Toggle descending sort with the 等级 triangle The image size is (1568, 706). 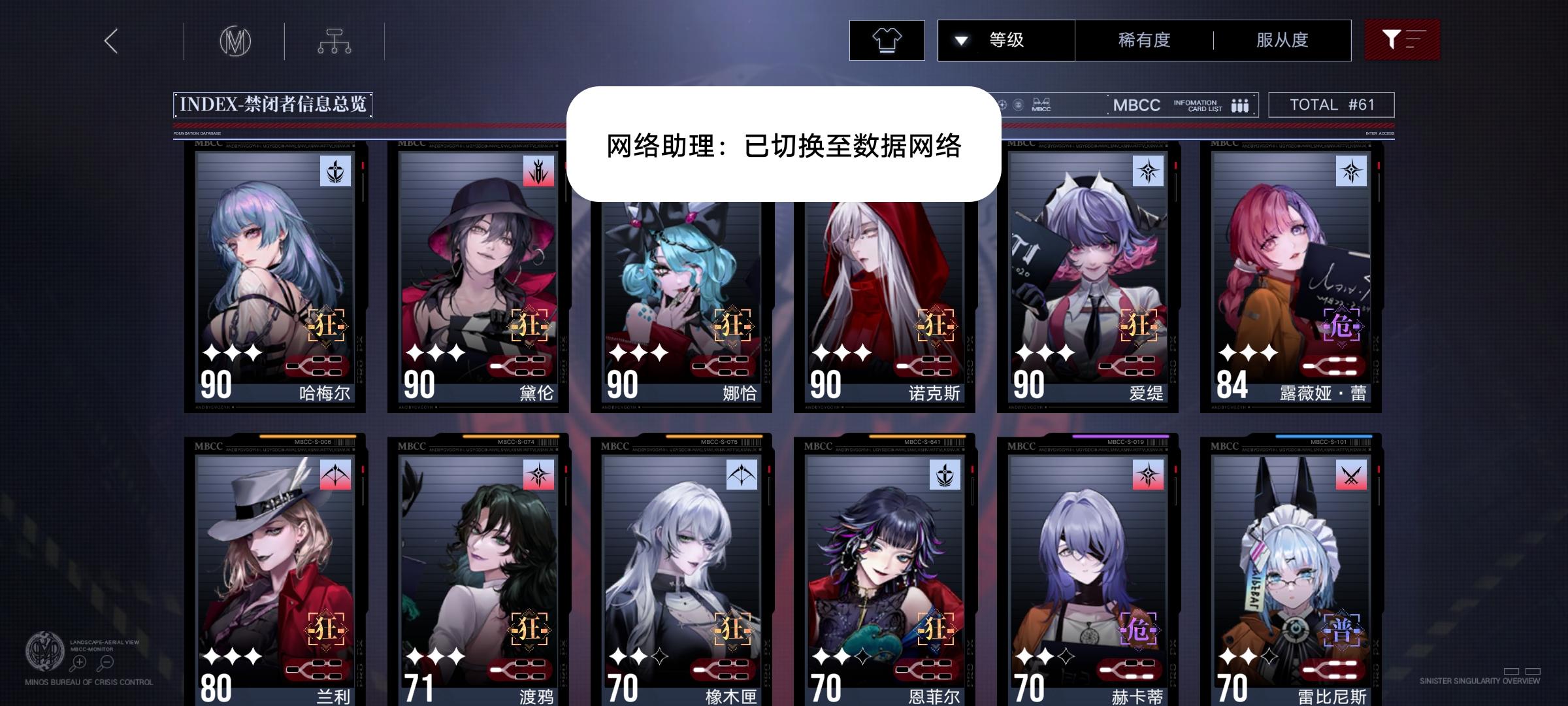pos(960,39)
